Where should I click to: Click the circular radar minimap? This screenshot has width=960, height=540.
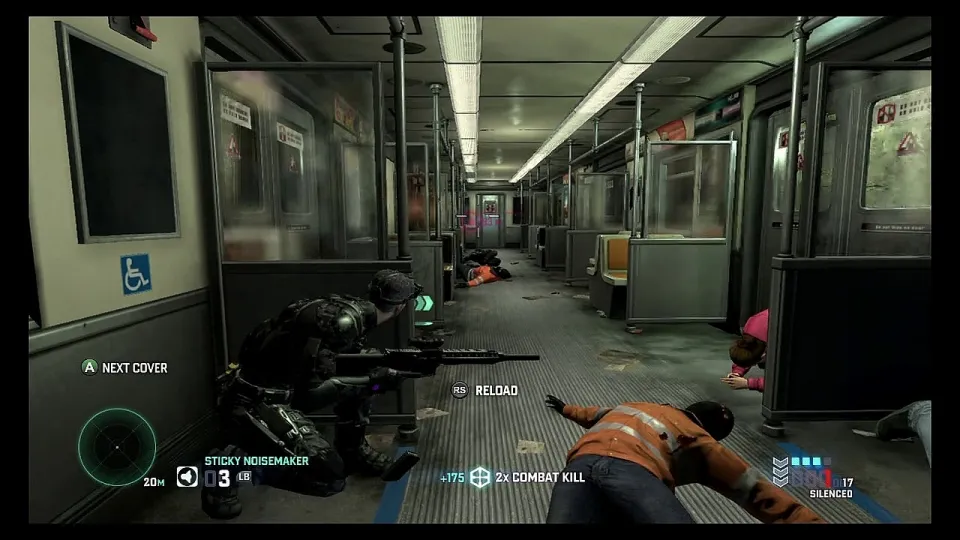tap(117, 446)
